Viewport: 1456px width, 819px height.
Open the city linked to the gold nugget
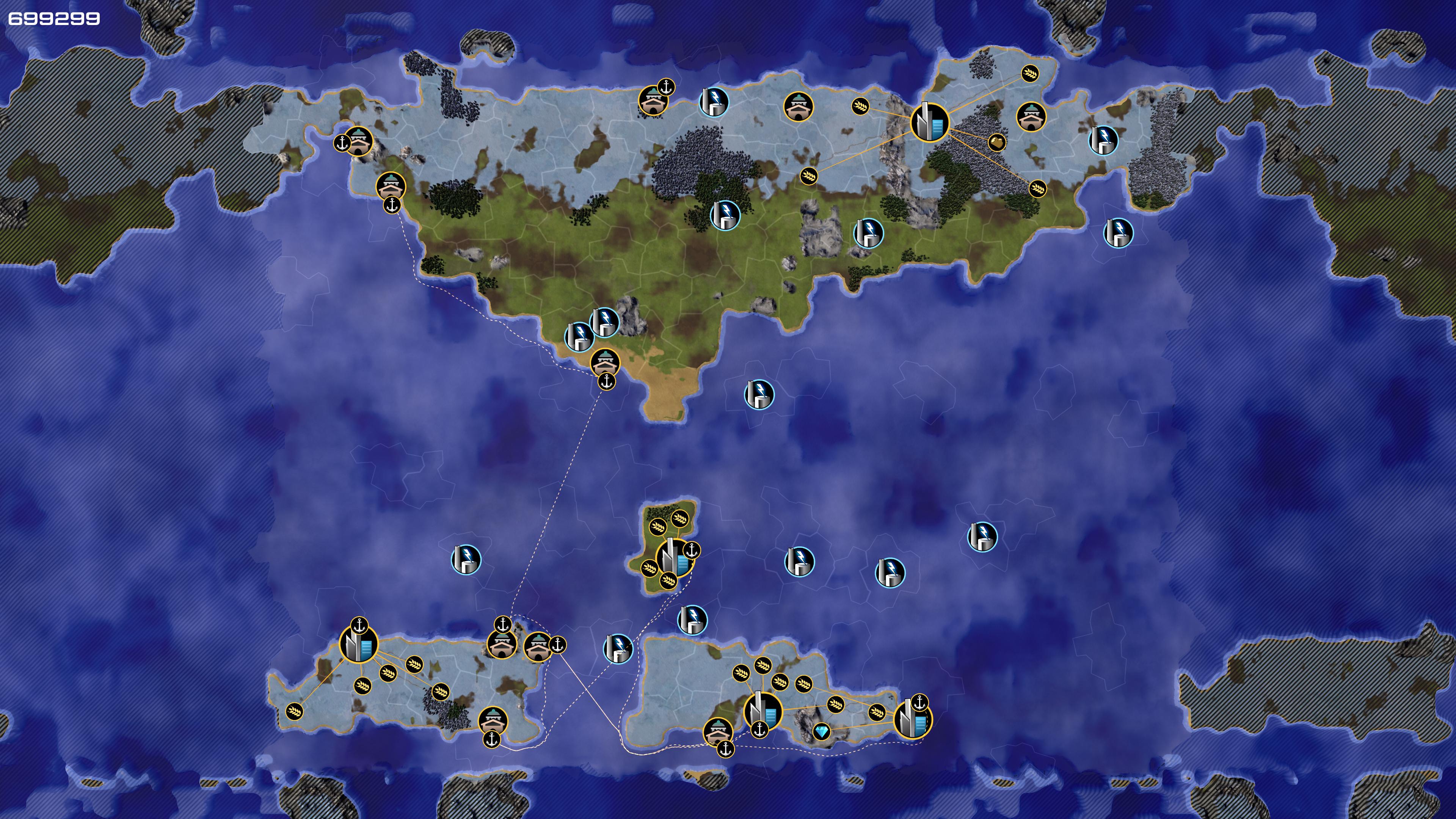tap(929, 122)
